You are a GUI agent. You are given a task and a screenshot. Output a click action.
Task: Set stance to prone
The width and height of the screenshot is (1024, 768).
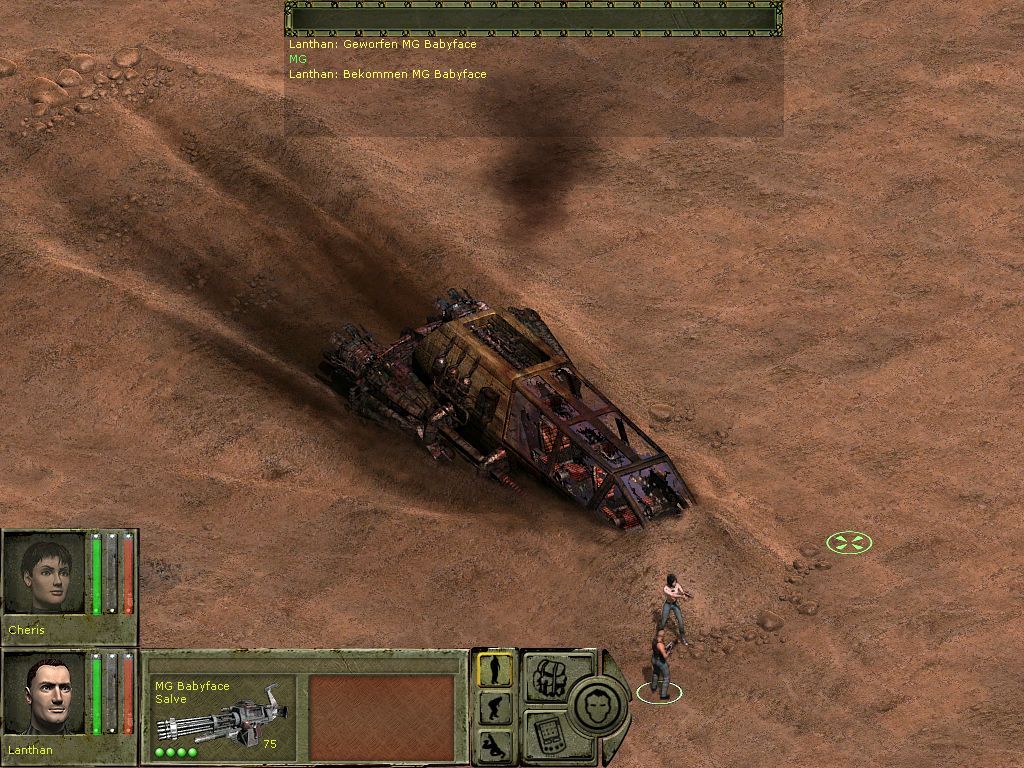pyautogui.click(x=495, y=744)
